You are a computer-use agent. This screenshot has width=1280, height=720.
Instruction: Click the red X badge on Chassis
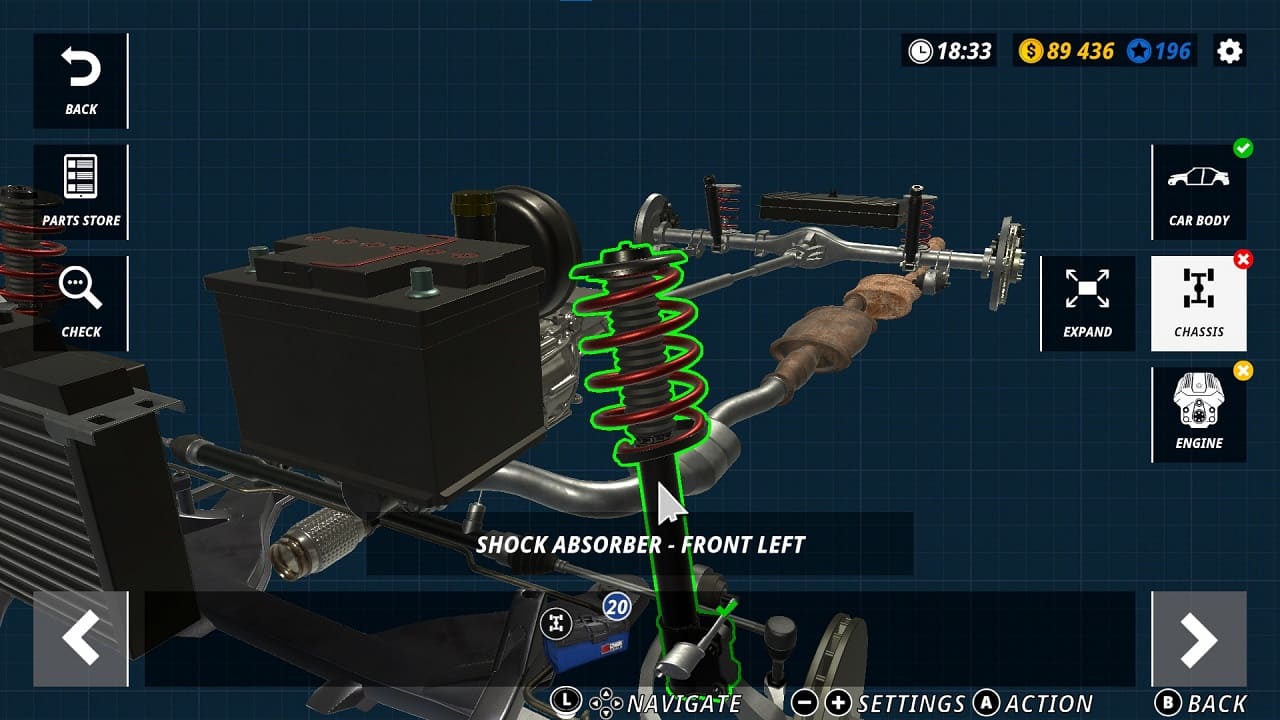tap(1243, 260)
